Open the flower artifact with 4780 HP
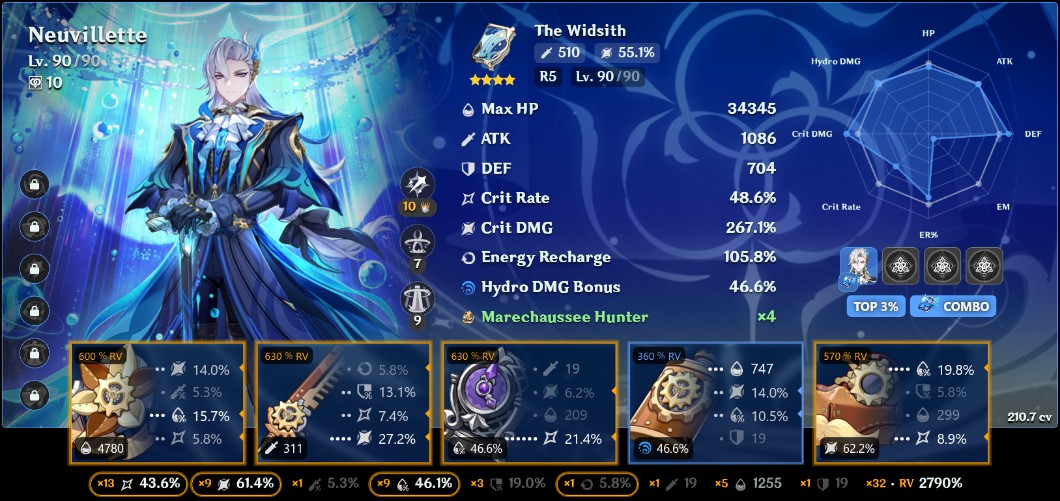 (157, 403)
